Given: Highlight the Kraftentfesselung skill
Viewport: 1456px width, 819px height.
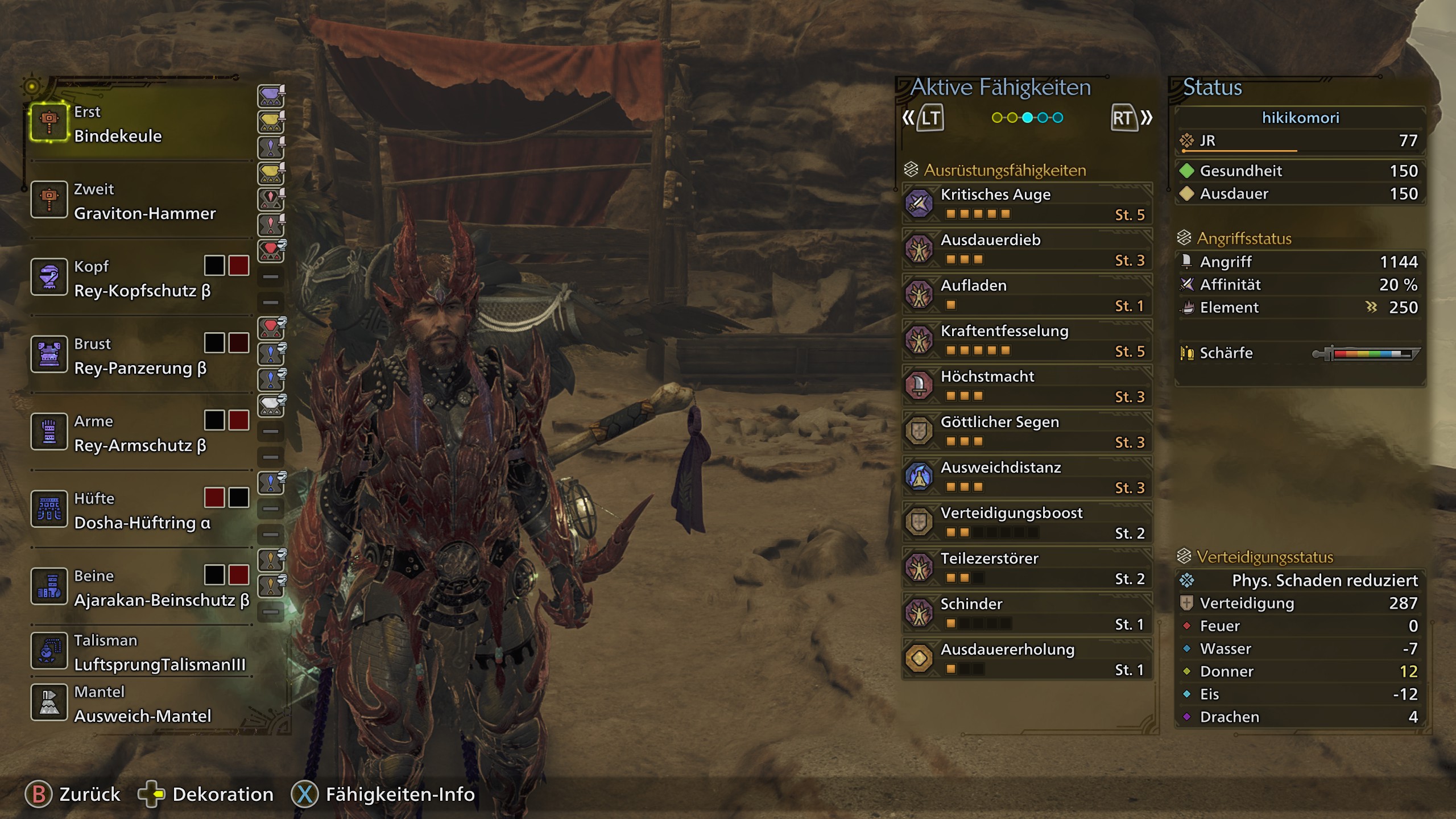Looking at the screenshot, I should [x=1027, y=340].
